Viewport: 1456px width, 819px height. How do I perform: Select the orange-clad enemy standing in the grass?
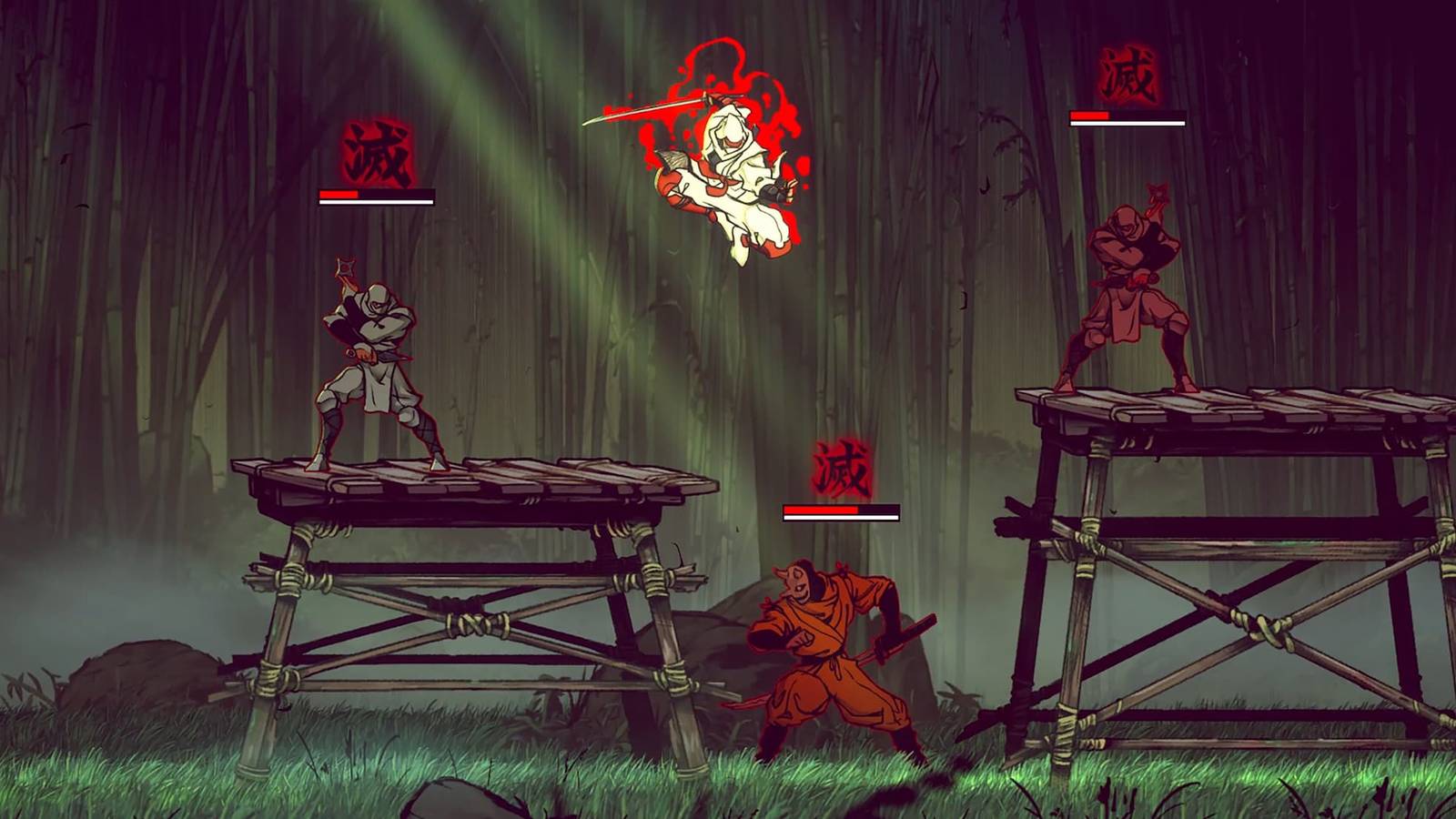coord(828,637)
